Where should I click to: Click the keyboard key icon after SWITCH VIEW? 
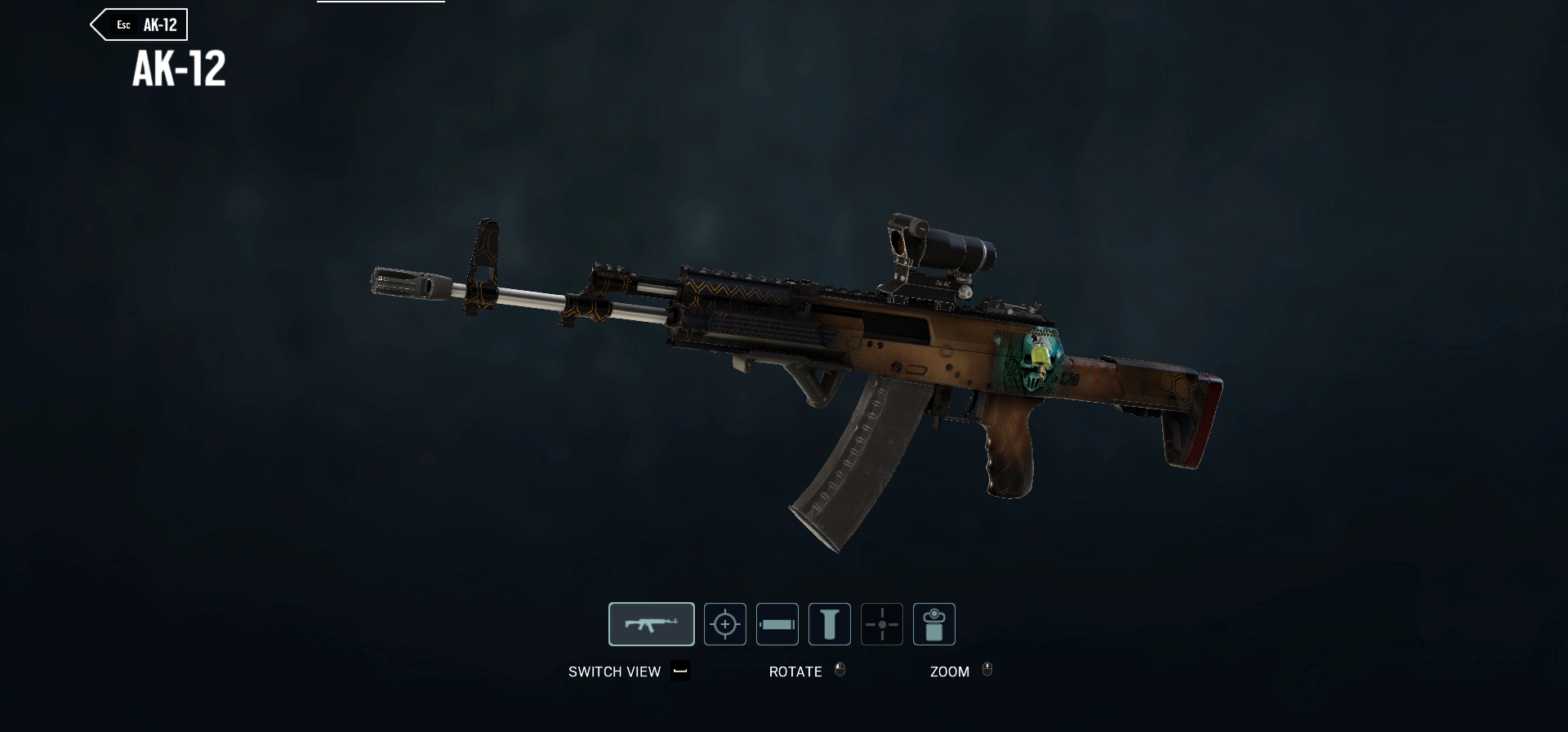pos(680,672)
